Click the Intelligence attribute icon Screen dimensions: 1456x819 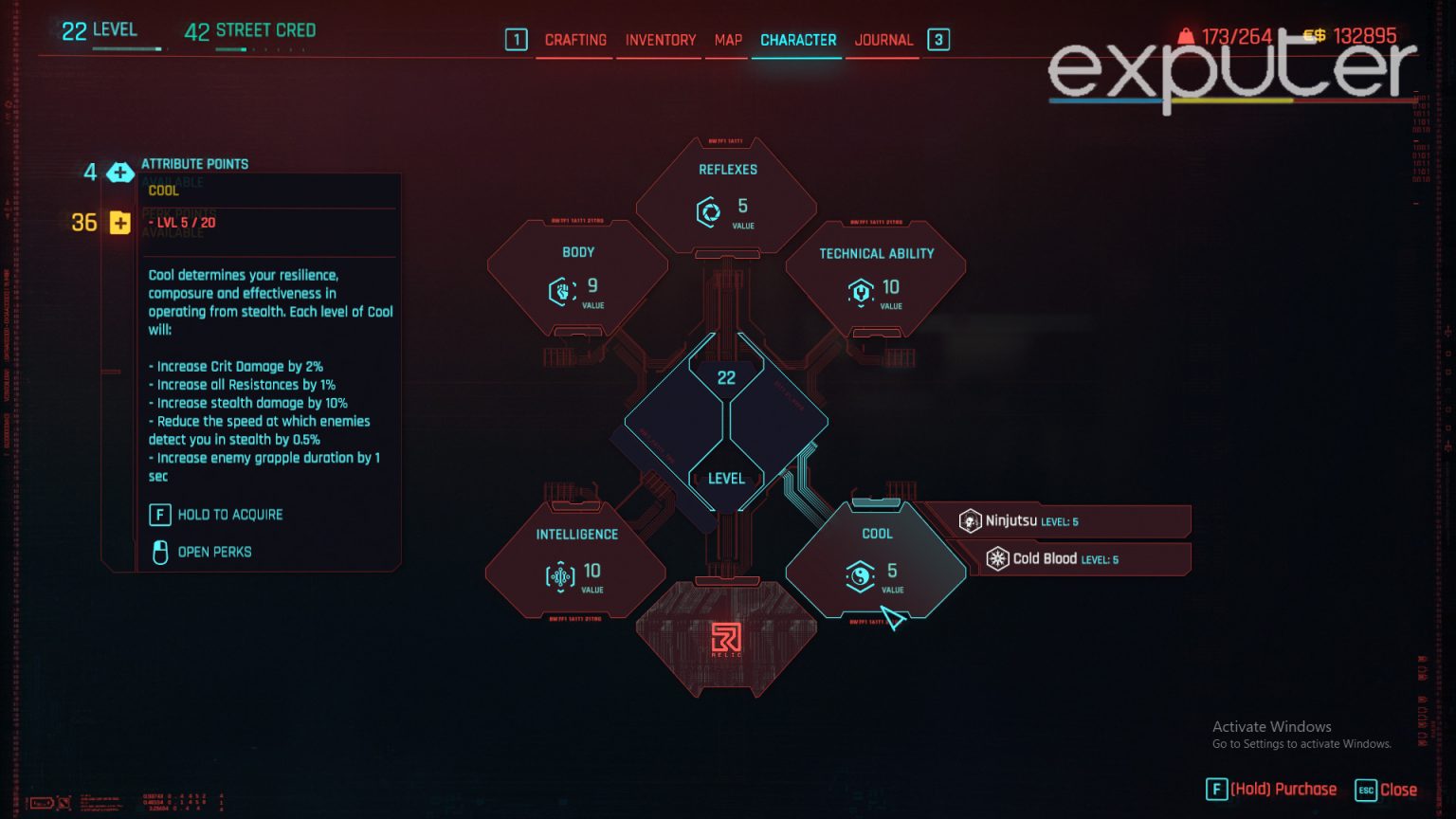click(559, 572)
